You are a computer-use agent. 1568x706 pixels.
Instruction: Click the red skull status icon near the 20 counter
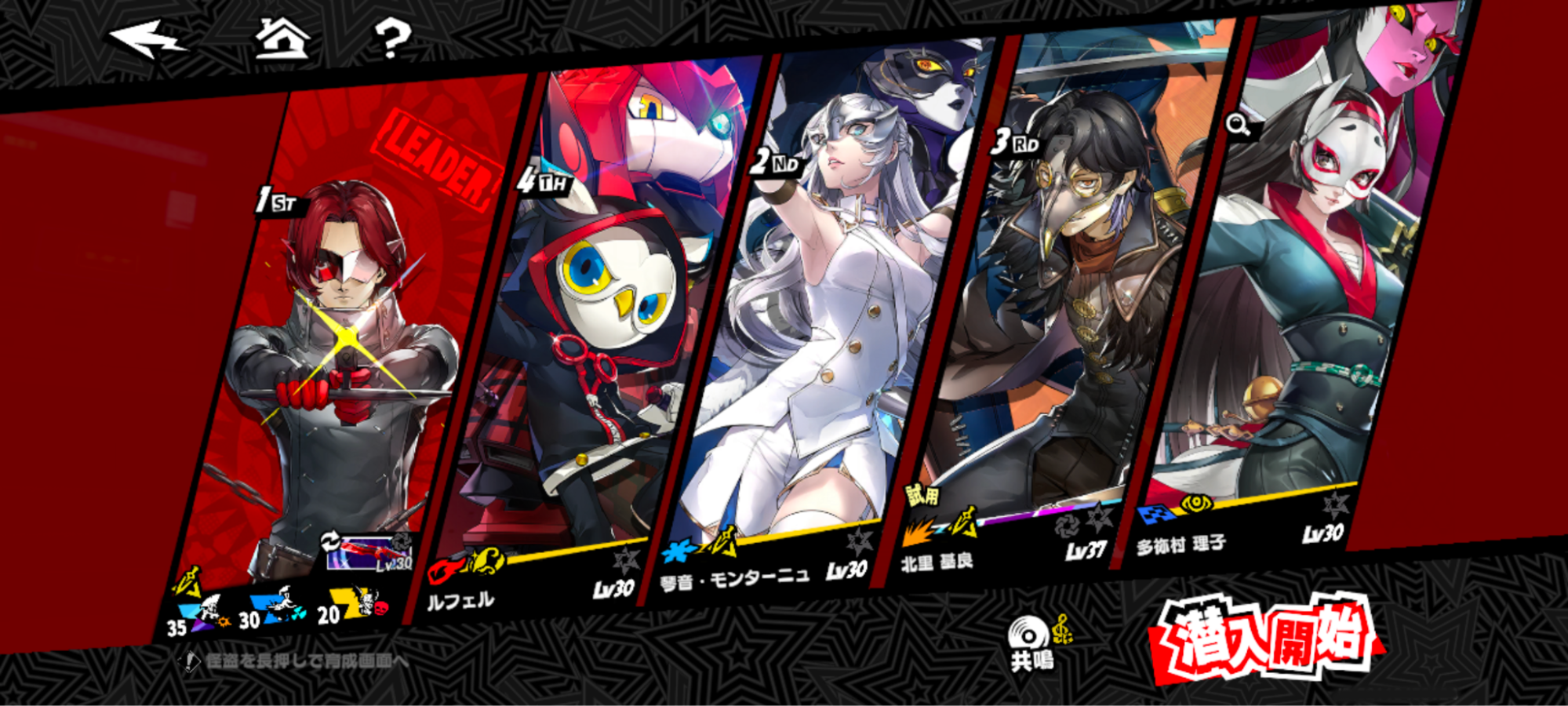click(x=380, y=608)
